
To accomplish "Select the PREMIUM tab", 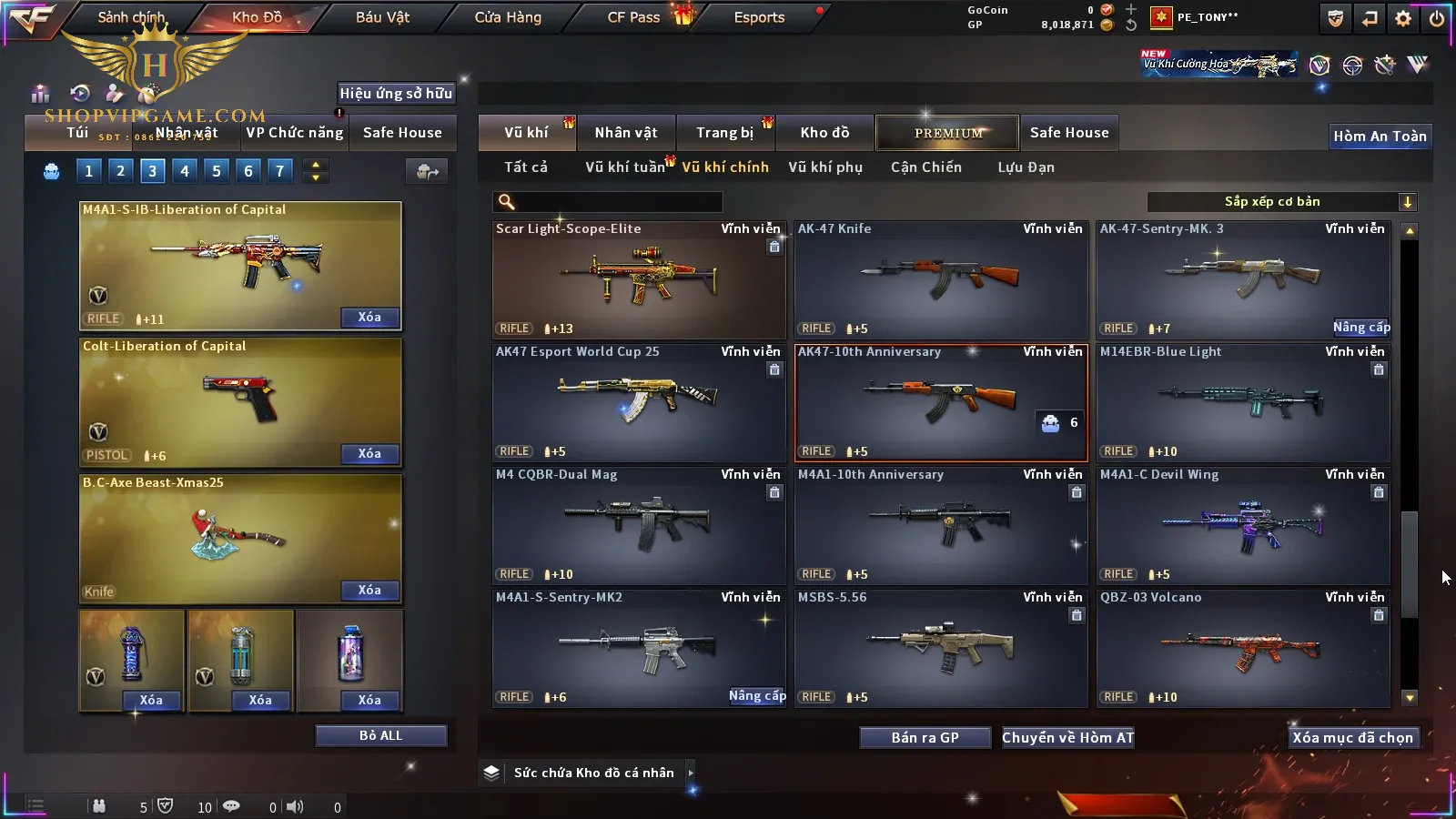I will click(x=947, y=133).
